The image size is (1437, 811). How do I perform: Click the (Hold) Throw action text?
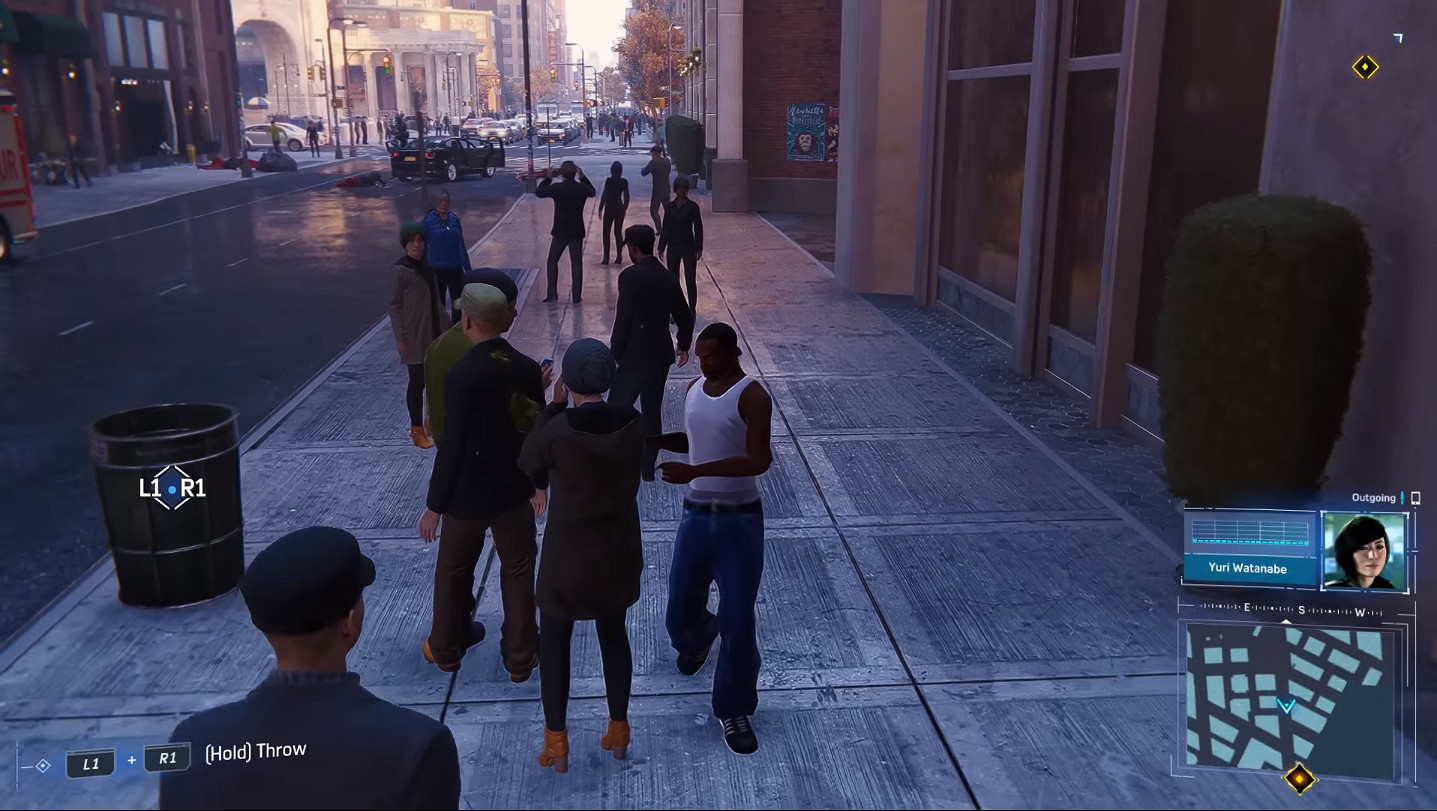tap(256, 749)
